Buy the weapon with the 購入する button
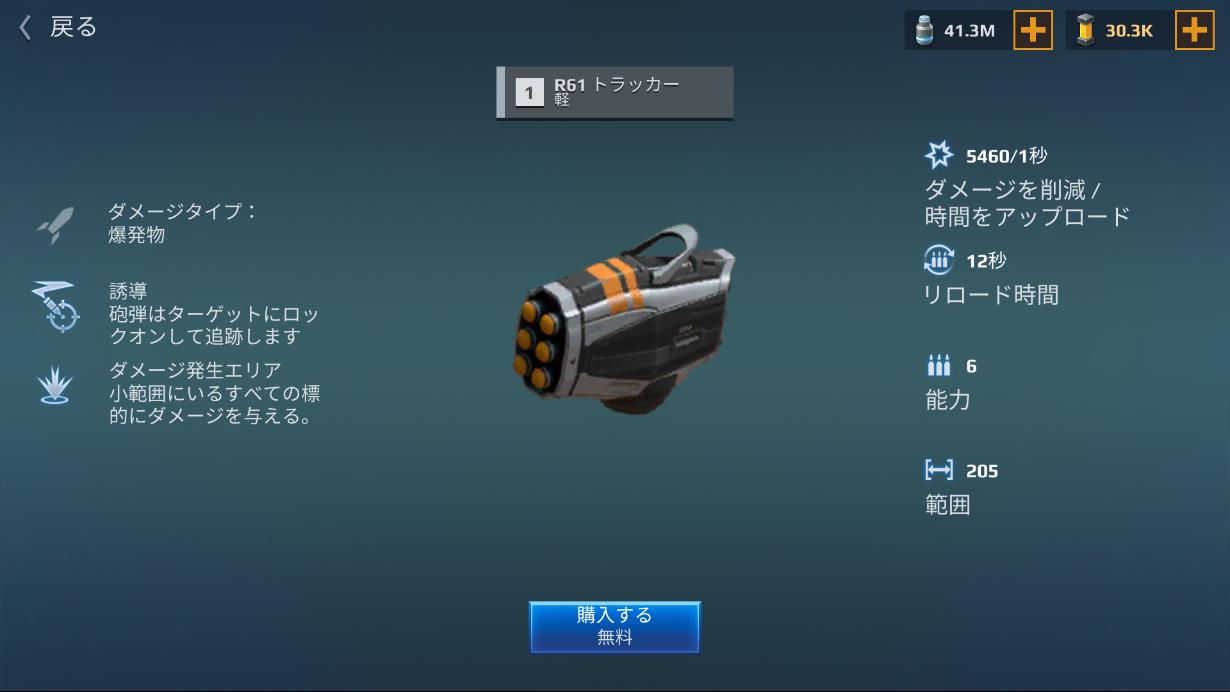Viewport: 1230px width, 692px height. [x=614, y=626]
